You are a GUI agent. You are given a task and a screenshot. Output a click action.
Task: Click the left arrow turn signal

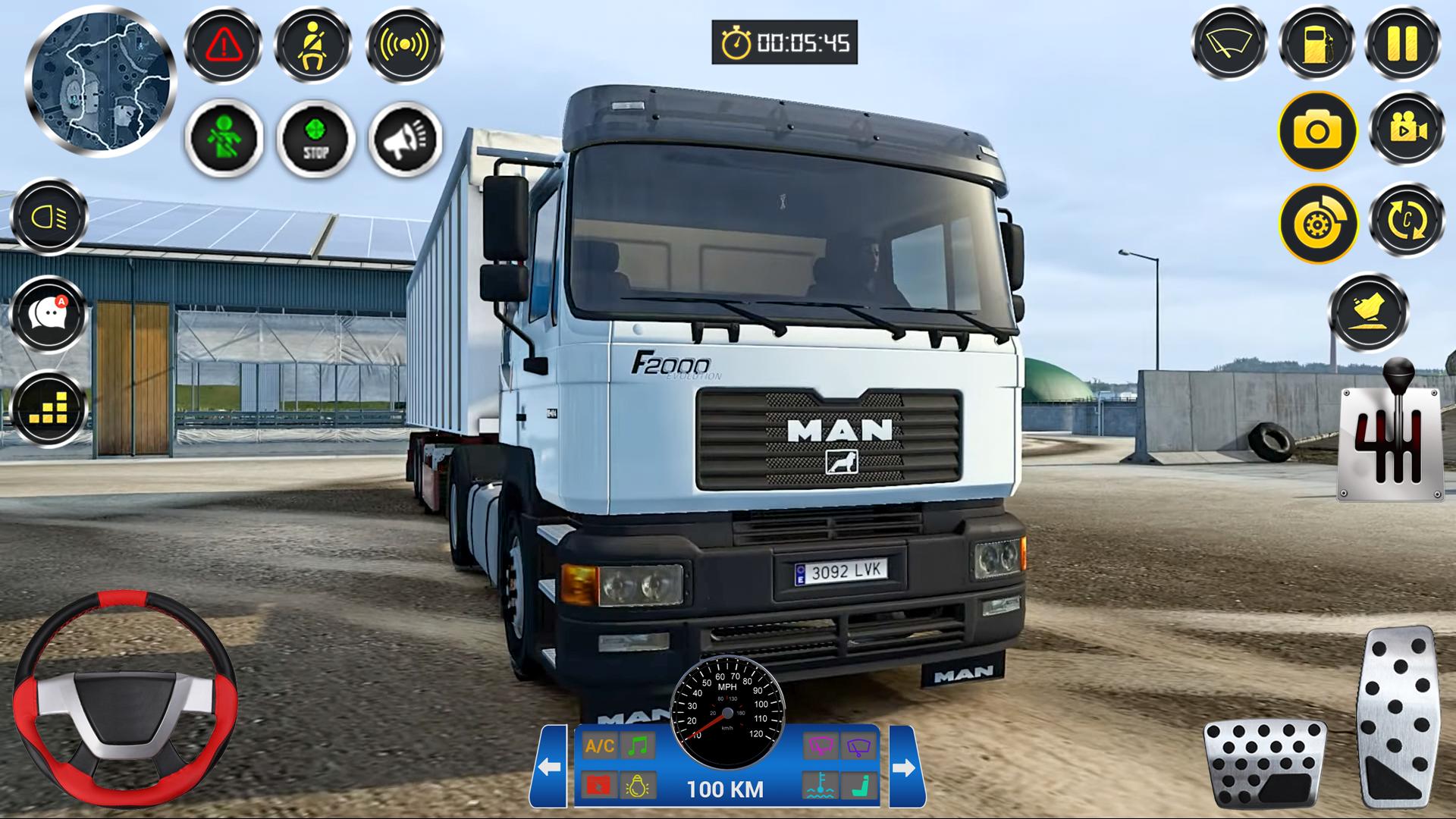point(549,767)
